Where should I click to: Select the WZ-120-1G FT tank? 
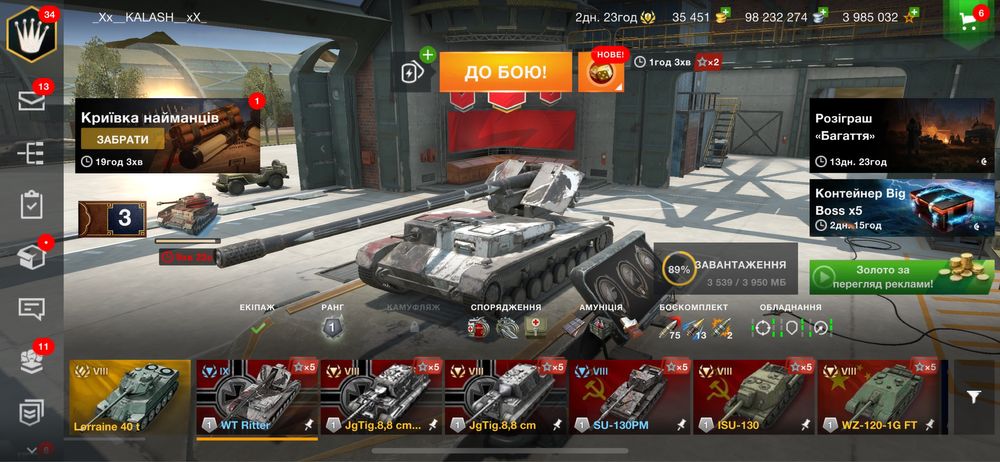(878, 398)
